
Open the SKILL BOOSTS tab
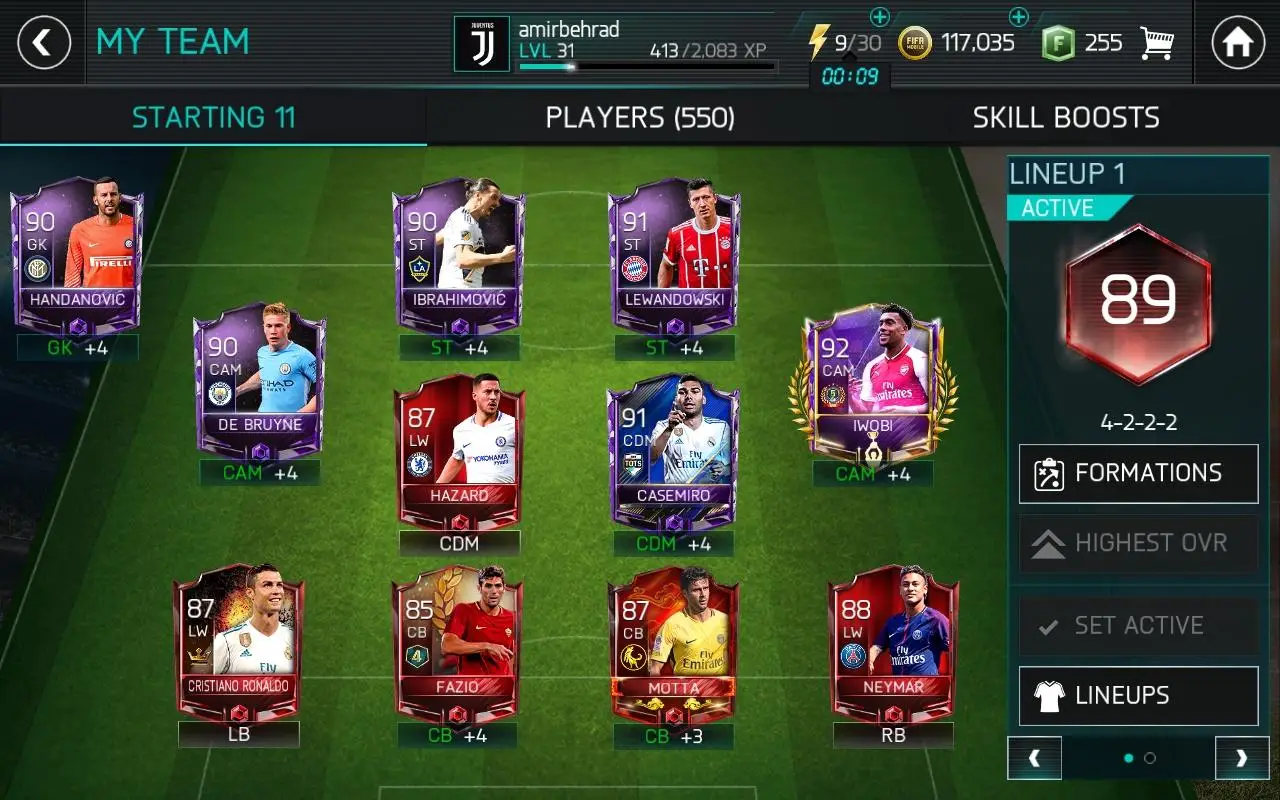tap(1066, 117)
